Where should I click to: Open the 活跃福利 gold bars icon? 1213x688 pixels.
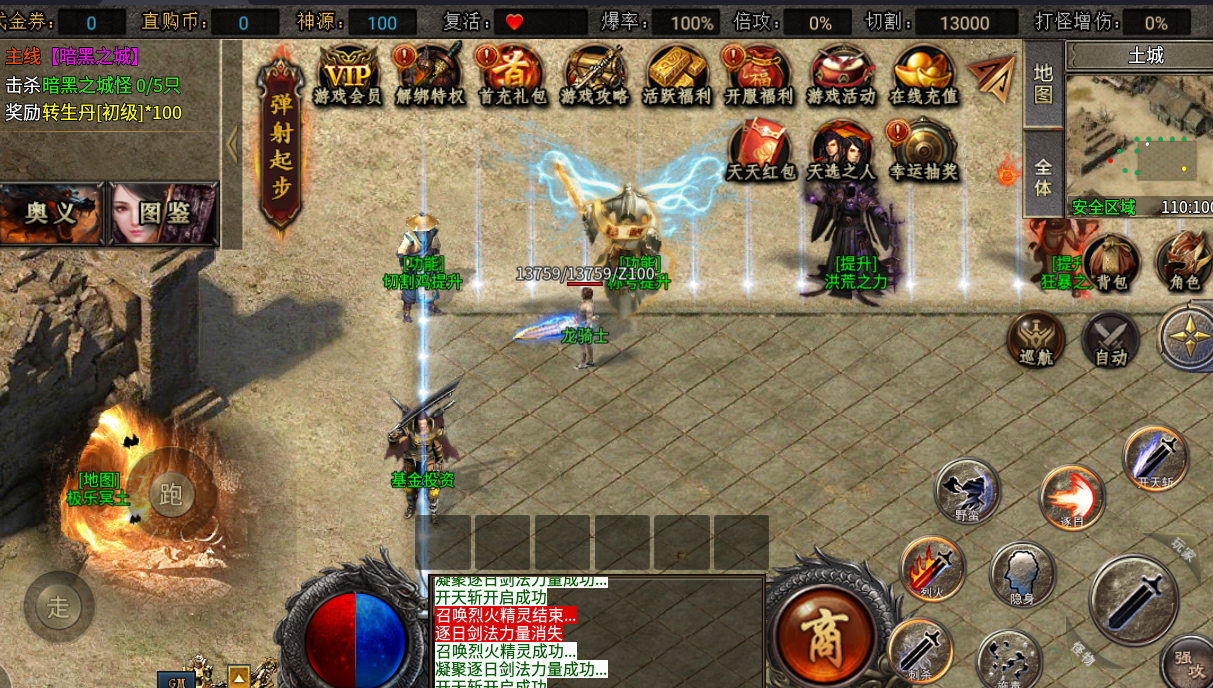click(x=677, y=75)
